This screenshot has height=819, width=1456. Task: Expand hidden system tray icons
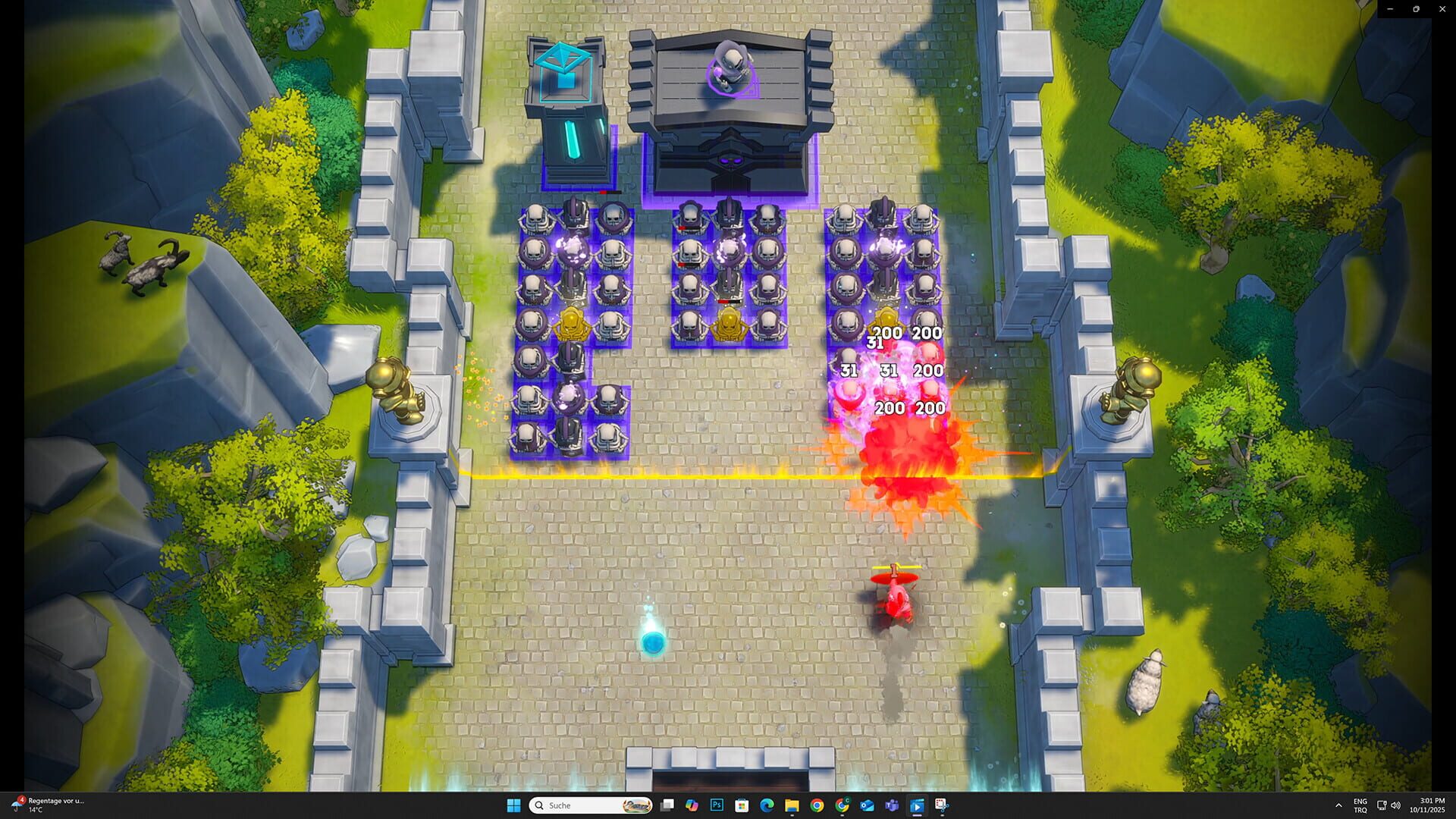pos(1338,805)
